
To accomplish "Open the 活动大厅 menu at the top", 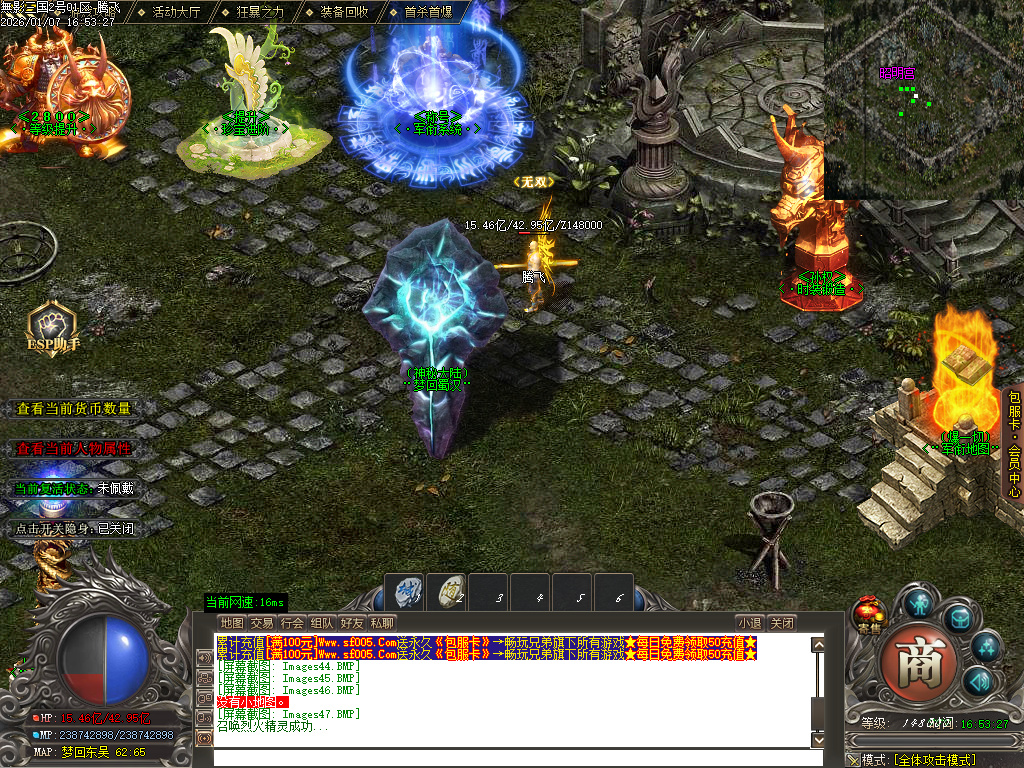I will point(176,12).
